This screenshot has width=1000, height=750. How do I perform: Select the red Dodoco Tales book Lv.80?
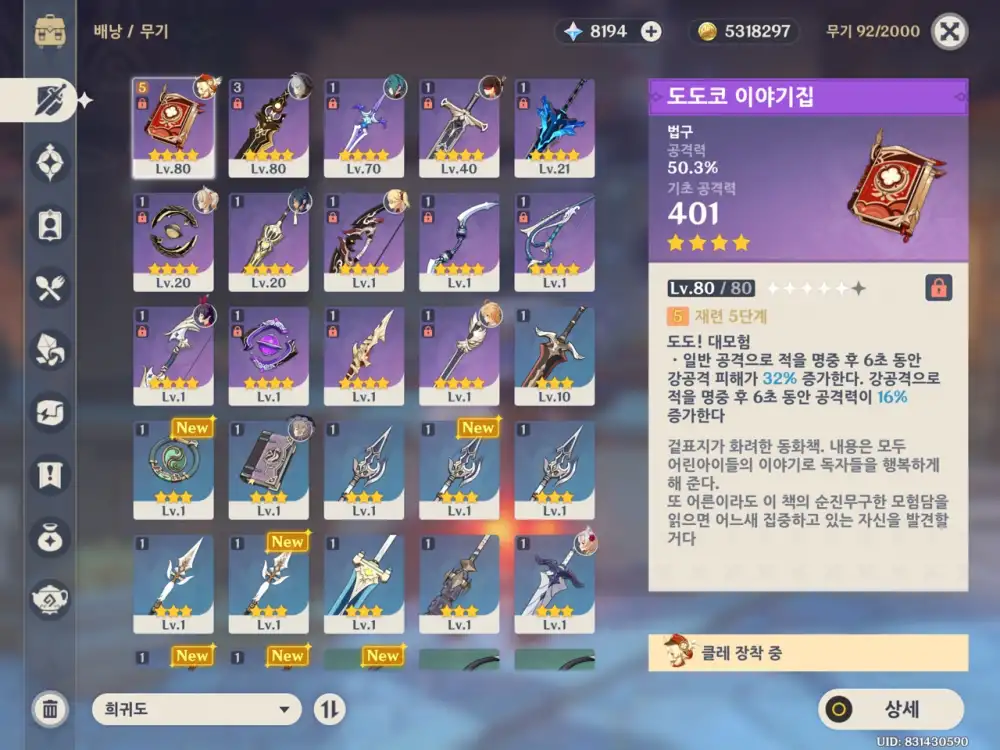(x=173, y=127)
